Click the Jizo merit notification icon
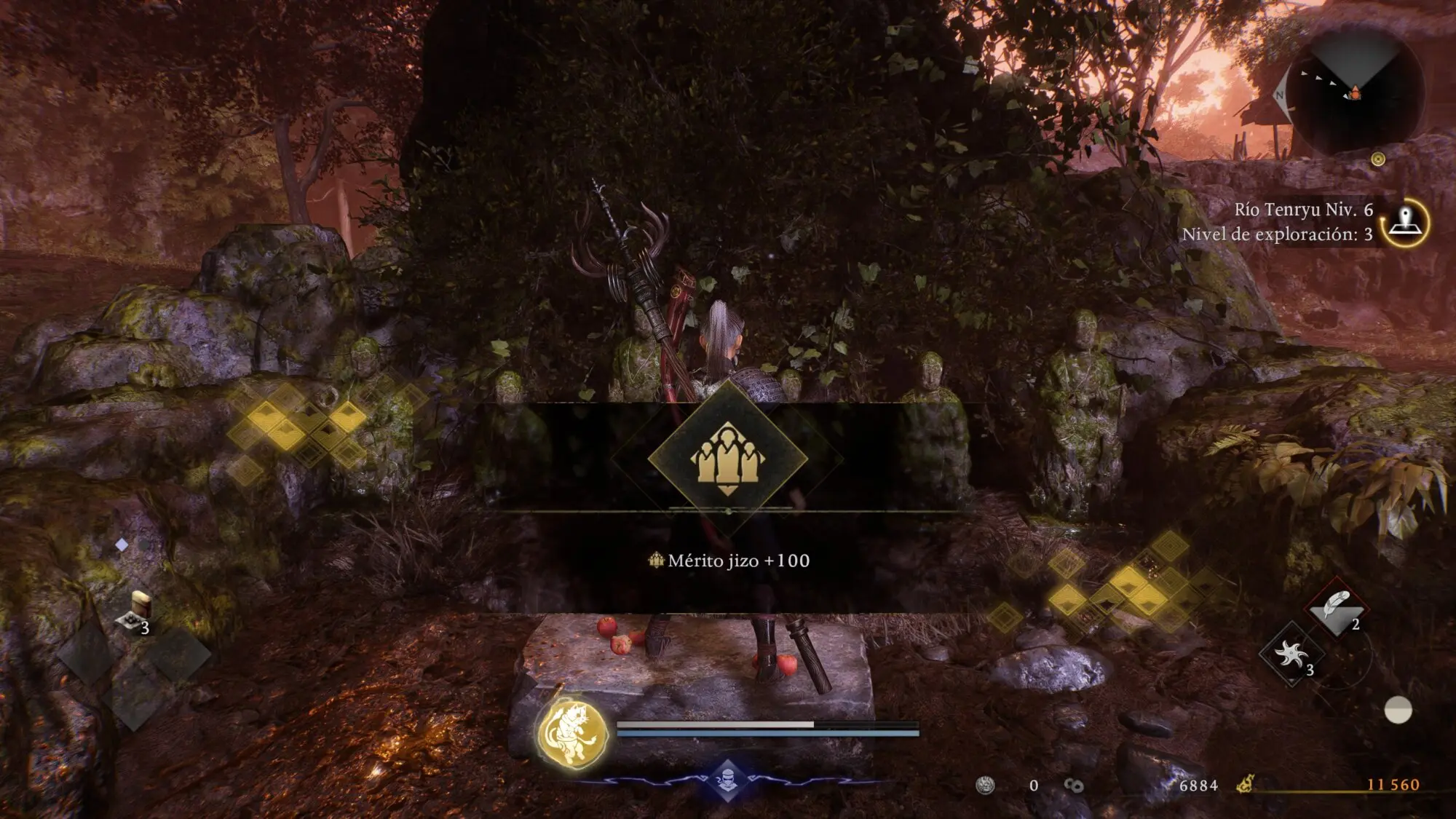 [x=727, y=459]
